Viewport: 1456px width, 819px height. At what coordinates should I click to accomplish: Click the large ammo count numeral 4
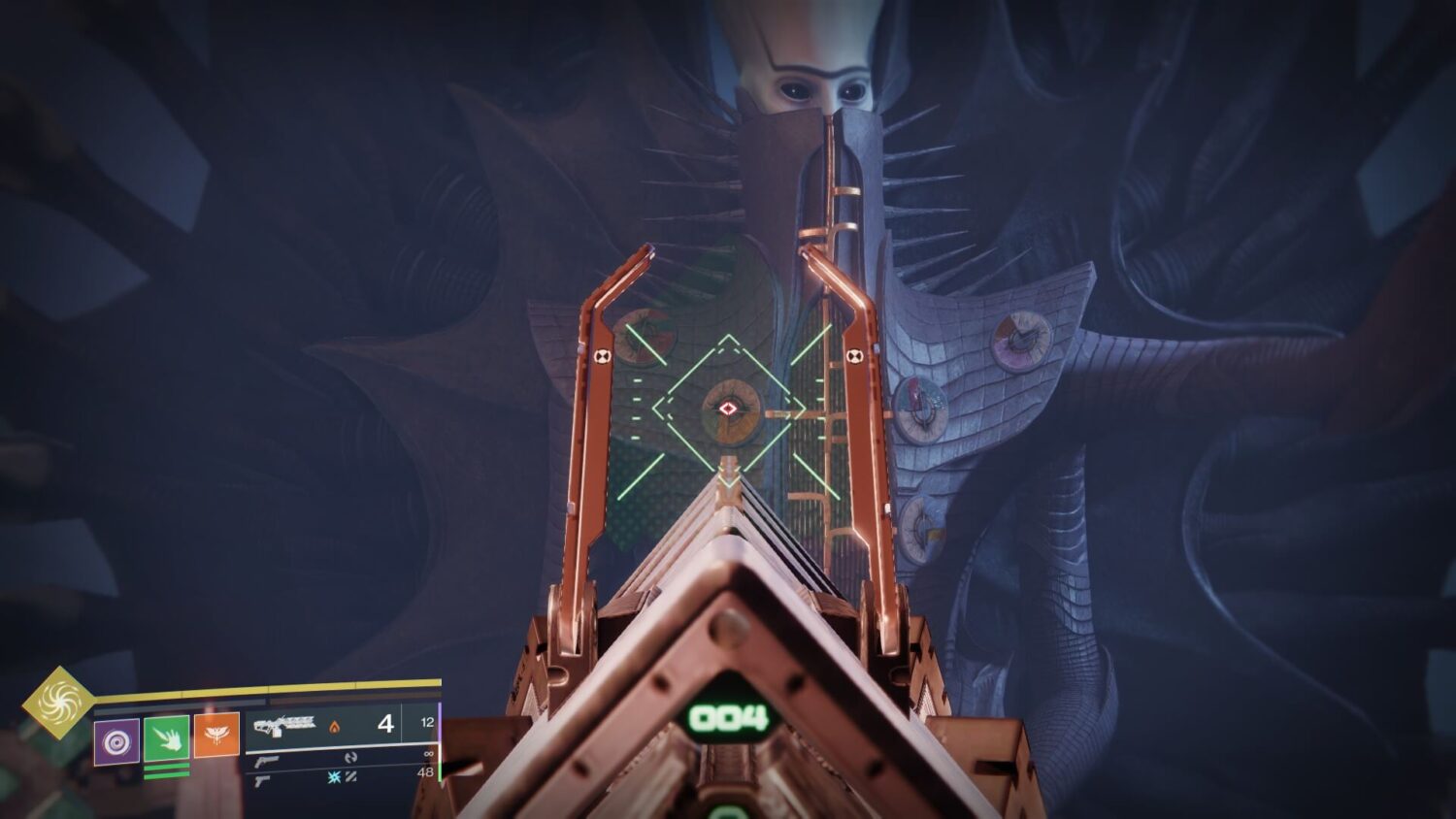pyautogui.click(x=386, y=727)
